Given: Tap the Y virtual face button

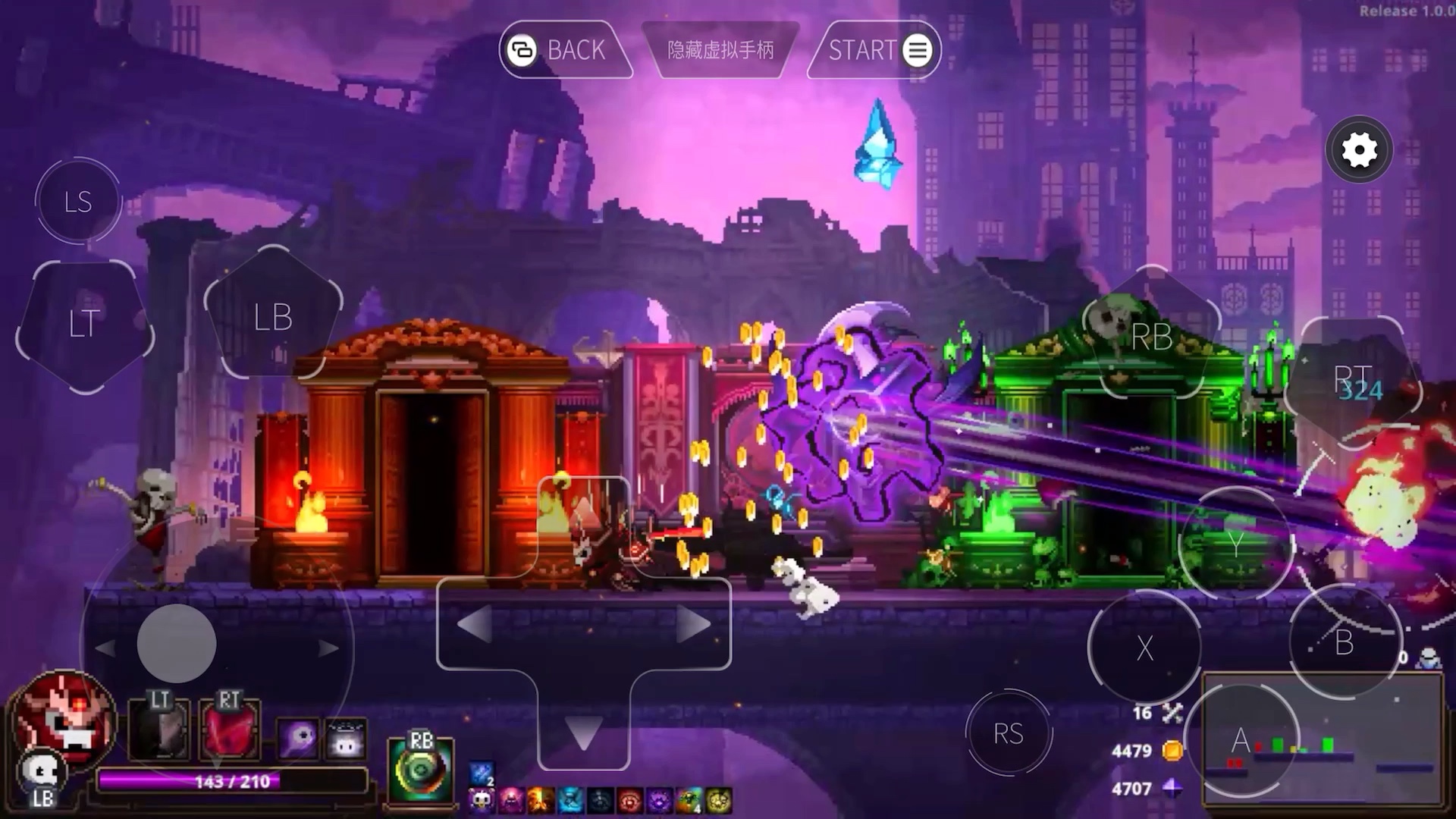Looking at the screenshot, I should (x=1236, y=543).
